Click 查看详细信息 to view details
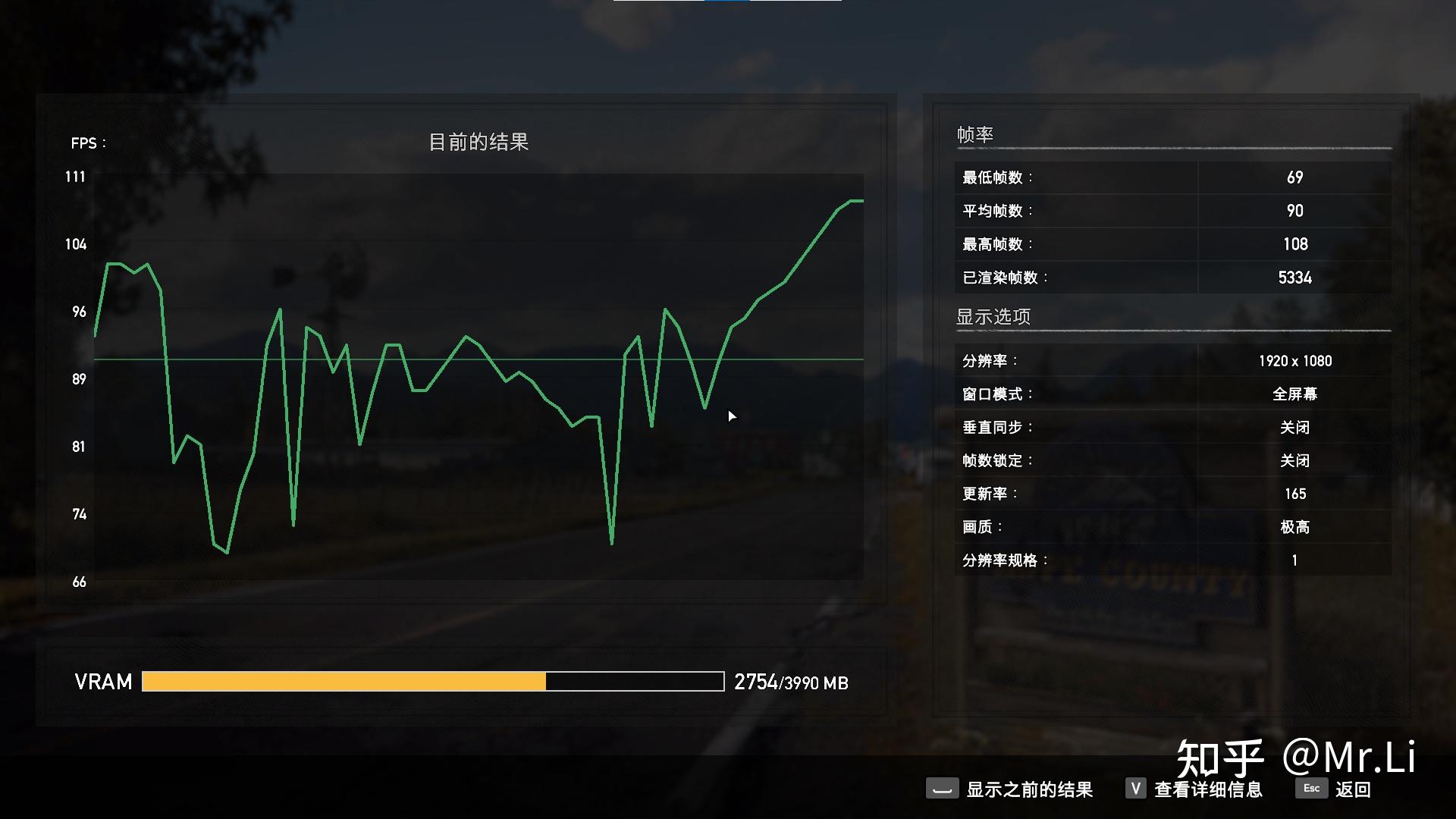The image size is (1456, 819). point(1209,789)
